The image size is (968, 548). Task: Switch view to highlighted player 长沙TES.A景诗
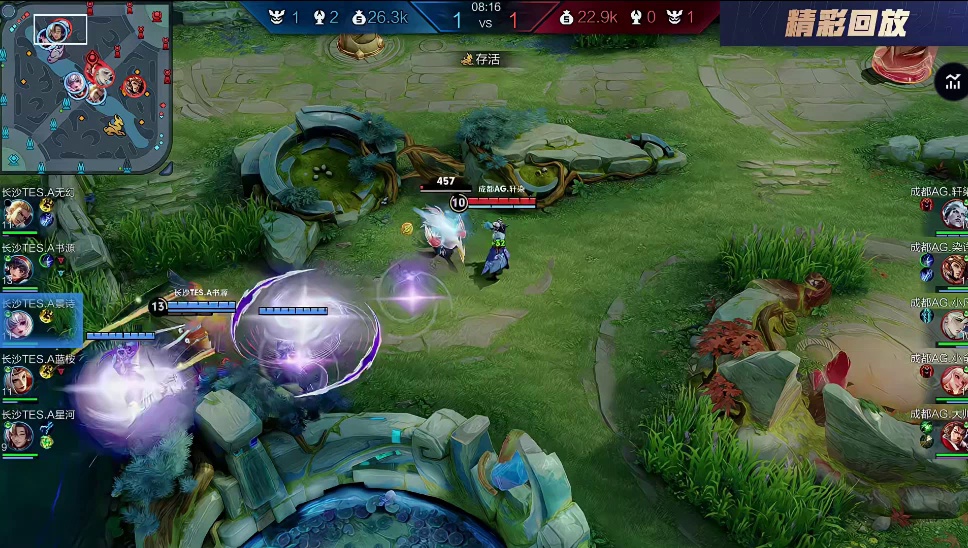(x=17, y=323)
